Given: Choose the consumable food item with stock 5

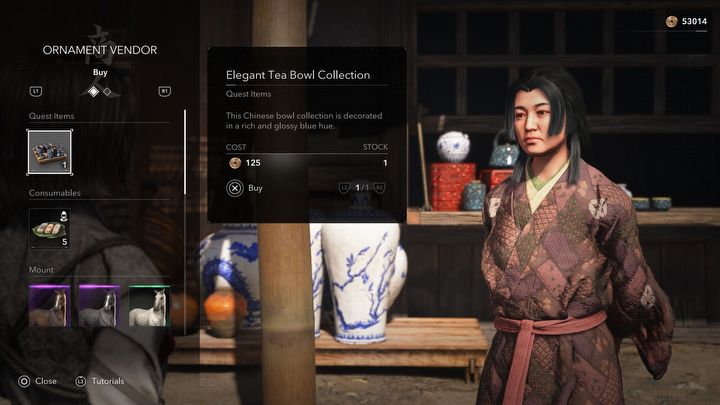Looking at the screenshot, I should click(x=50, y=228).
